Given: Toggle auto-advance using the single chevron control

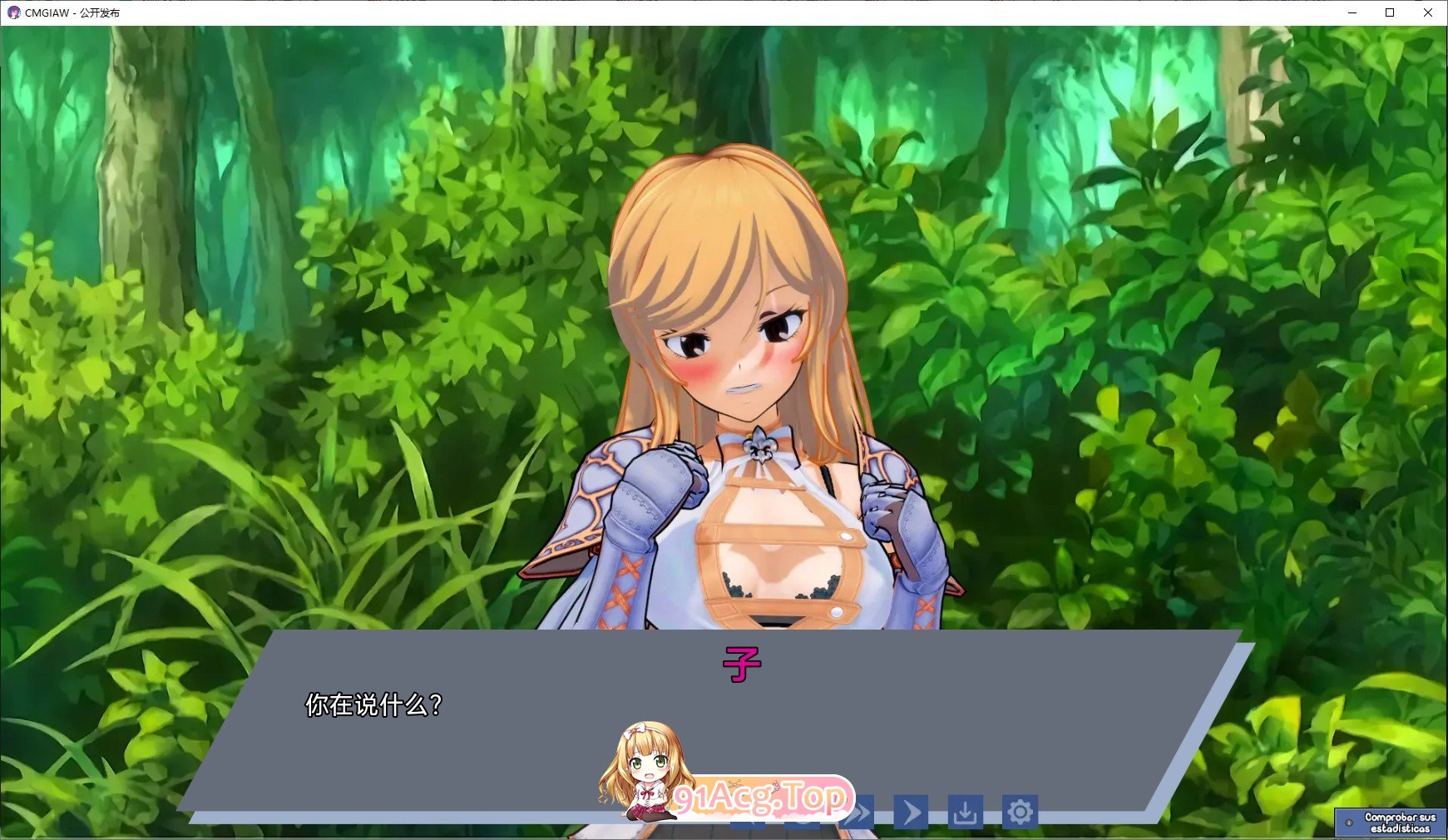Looking at the screenshot, I should [x=911, y=813].
